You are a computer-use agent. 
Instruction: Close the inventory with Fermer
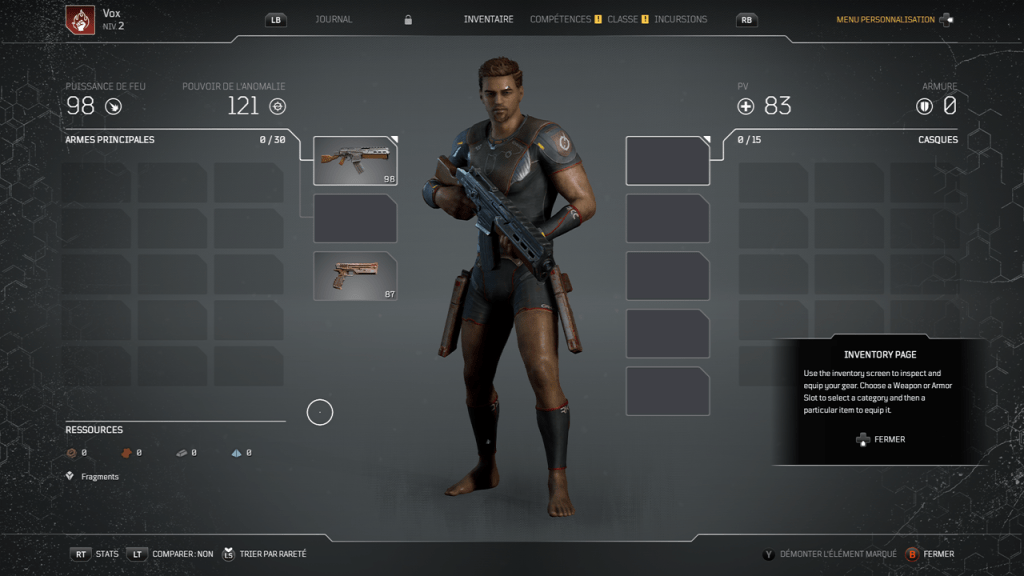(x=938, y=554)
